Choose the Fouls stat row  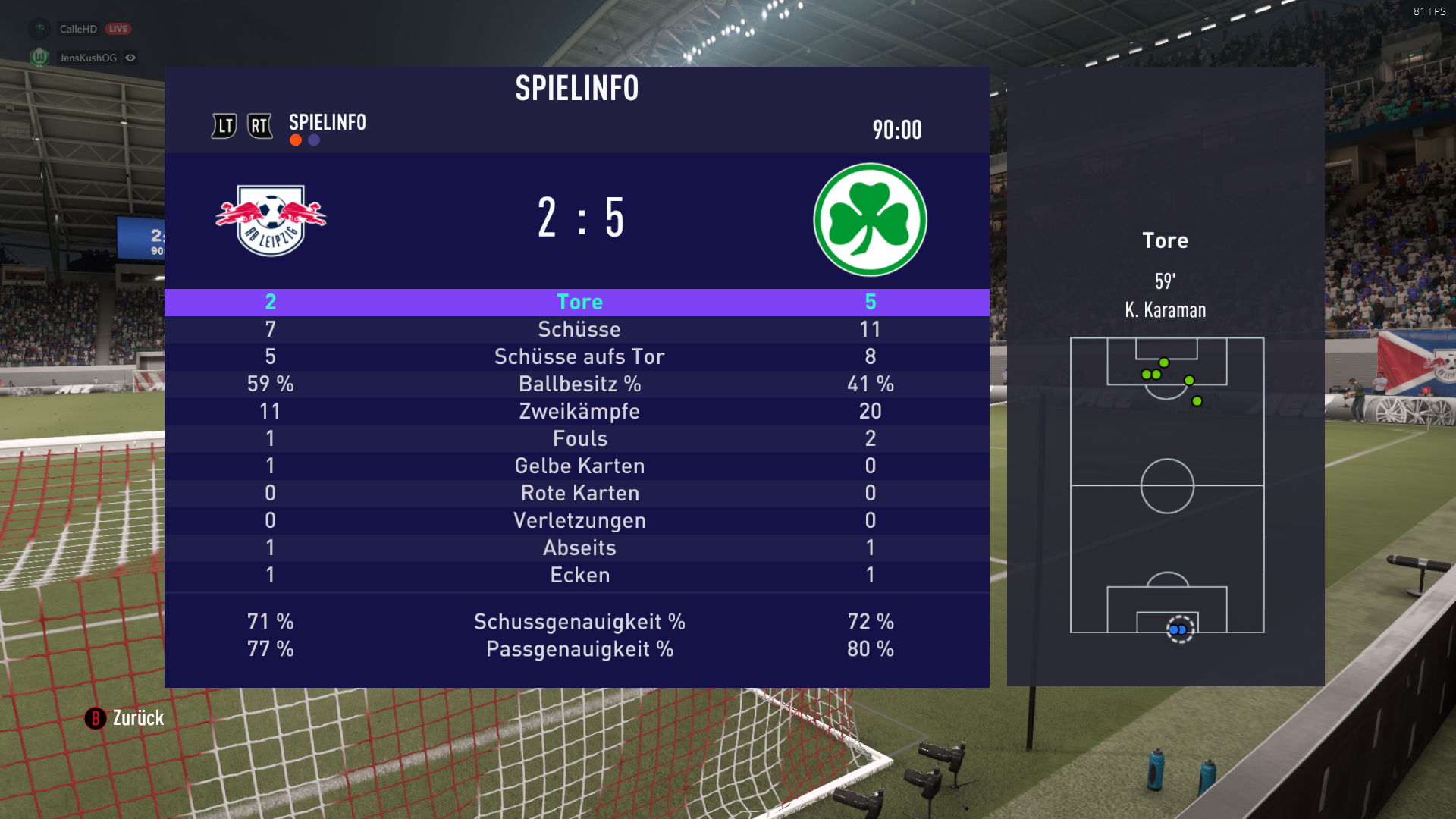(x=579, y=438)
